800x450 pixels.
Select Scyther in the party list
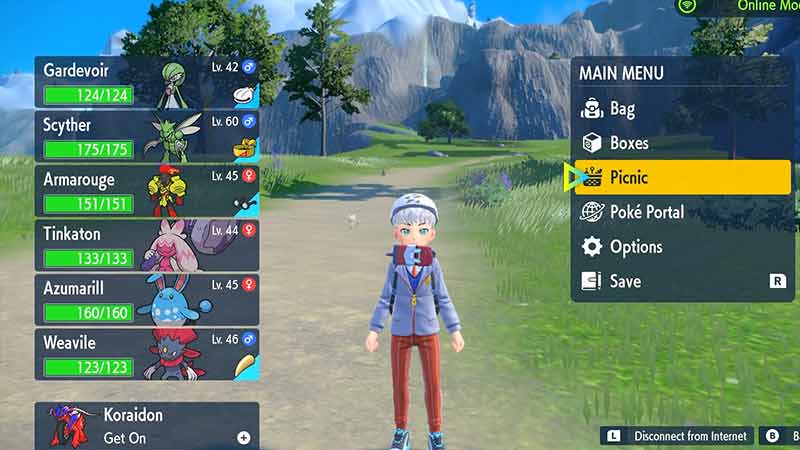(x=147, y=136)
